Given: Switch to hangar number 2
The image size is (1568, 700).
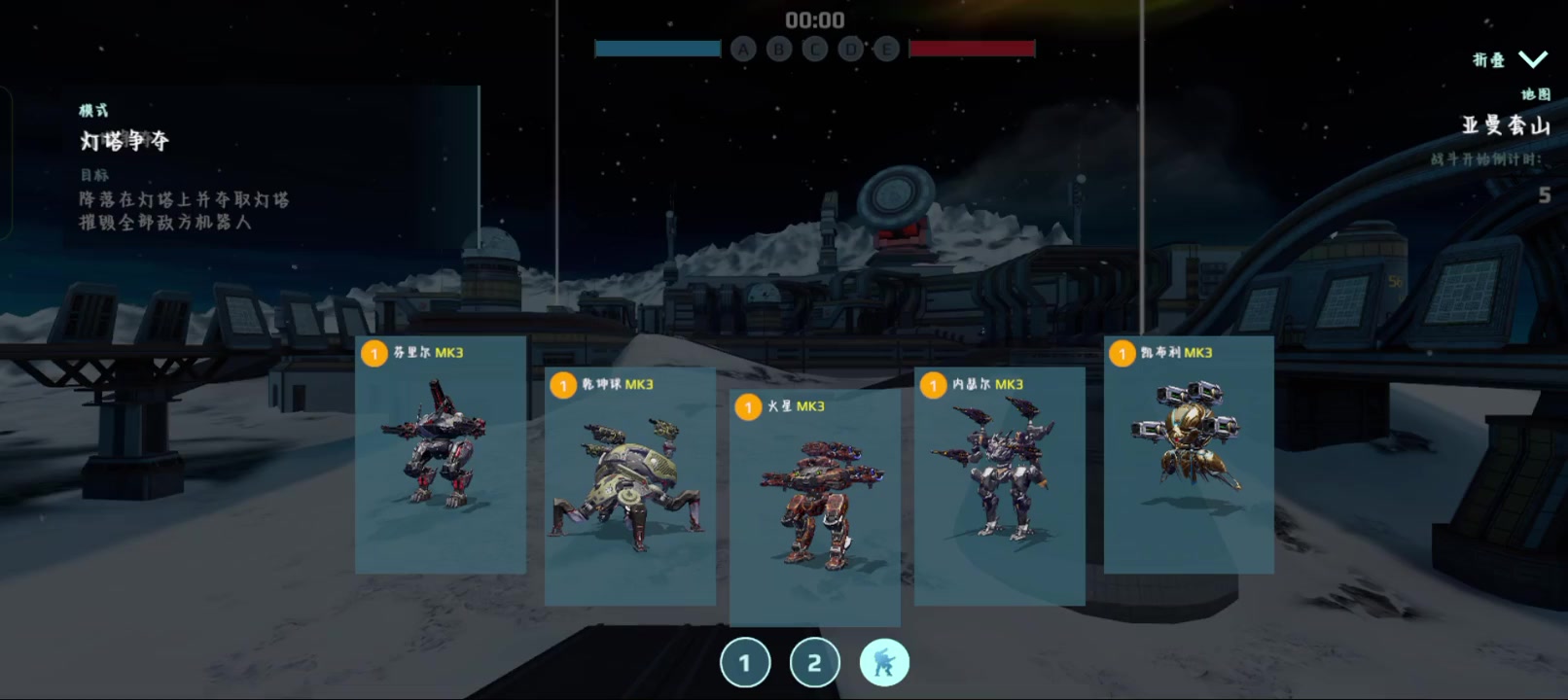Looking at the screenshot, I should (814, 663).
